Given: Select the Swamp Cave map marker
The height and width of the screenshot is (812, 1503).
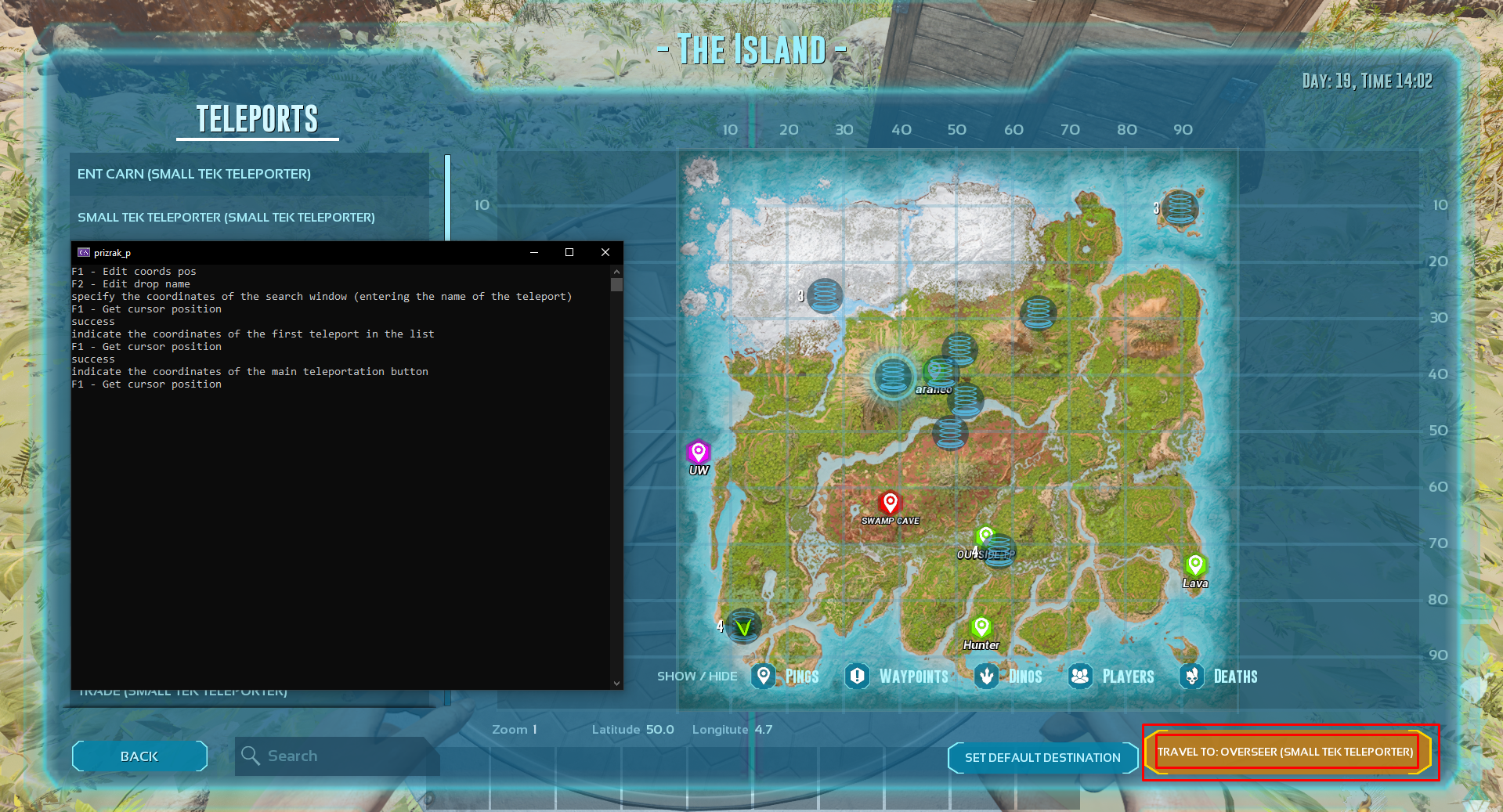Looking at the screenshot, I should (x=890, y=503).
